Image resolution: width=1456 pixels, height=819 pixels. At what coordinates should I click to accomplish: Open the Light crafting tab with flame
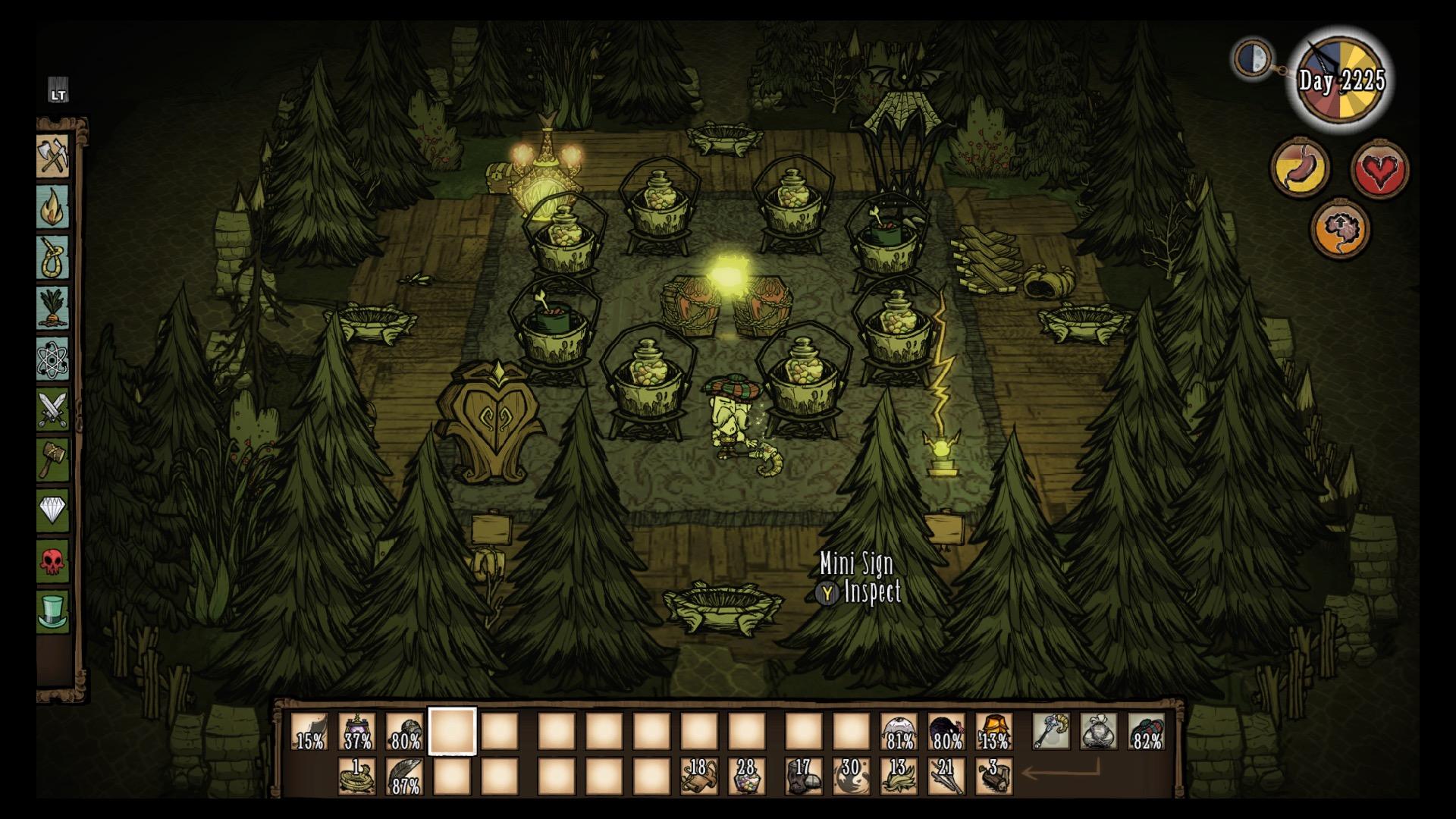[x=53, y=207]
